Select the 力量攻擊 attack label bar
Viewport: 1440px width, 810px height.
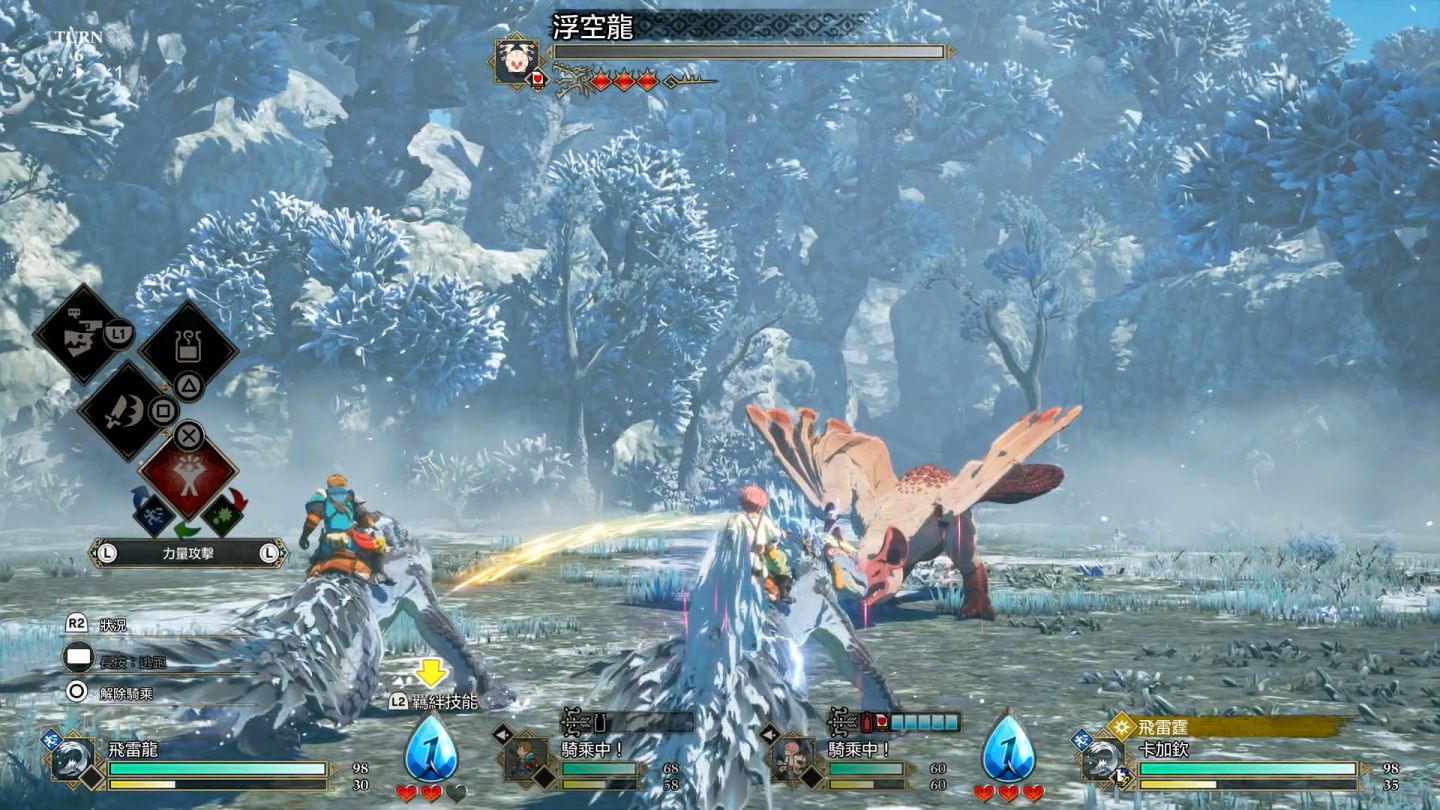tap(188, 552)
